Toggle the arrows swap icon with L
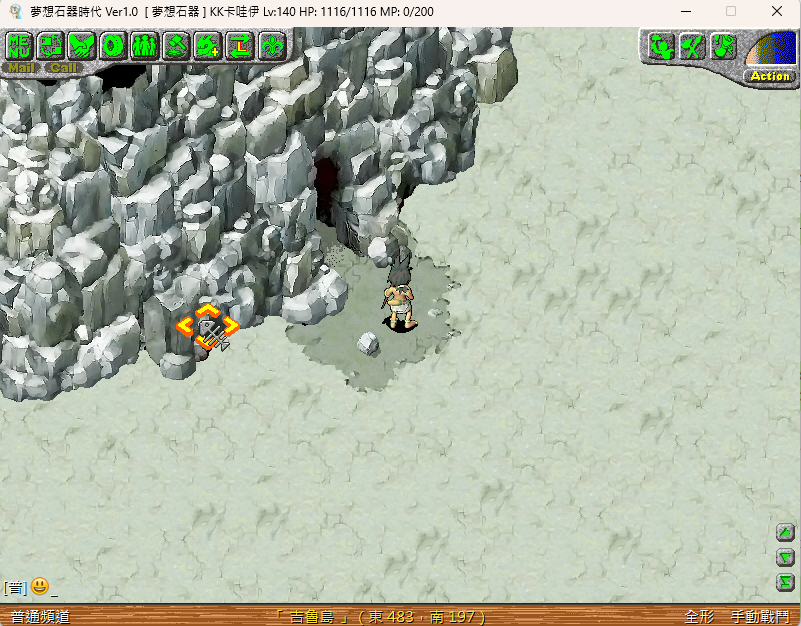The image size is (801, 626). 240,46
